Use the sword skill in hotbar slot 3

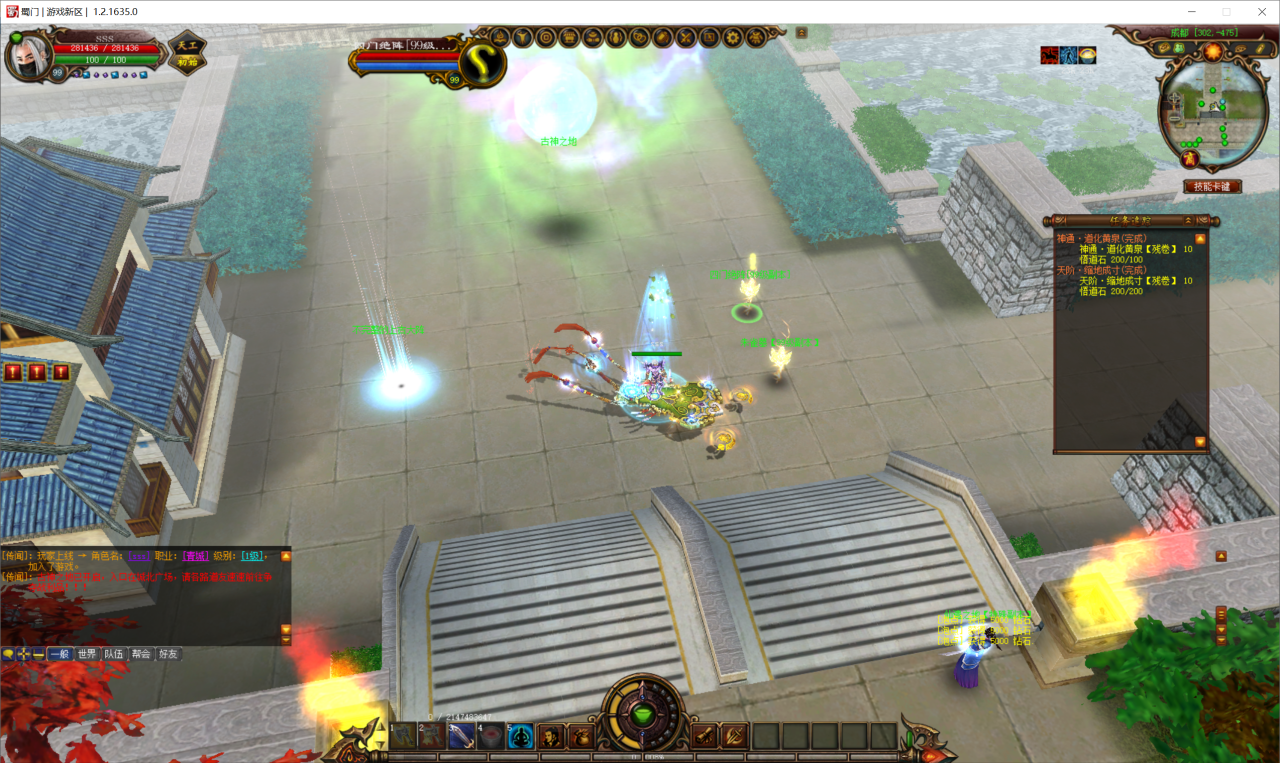(x=461, y=737)
